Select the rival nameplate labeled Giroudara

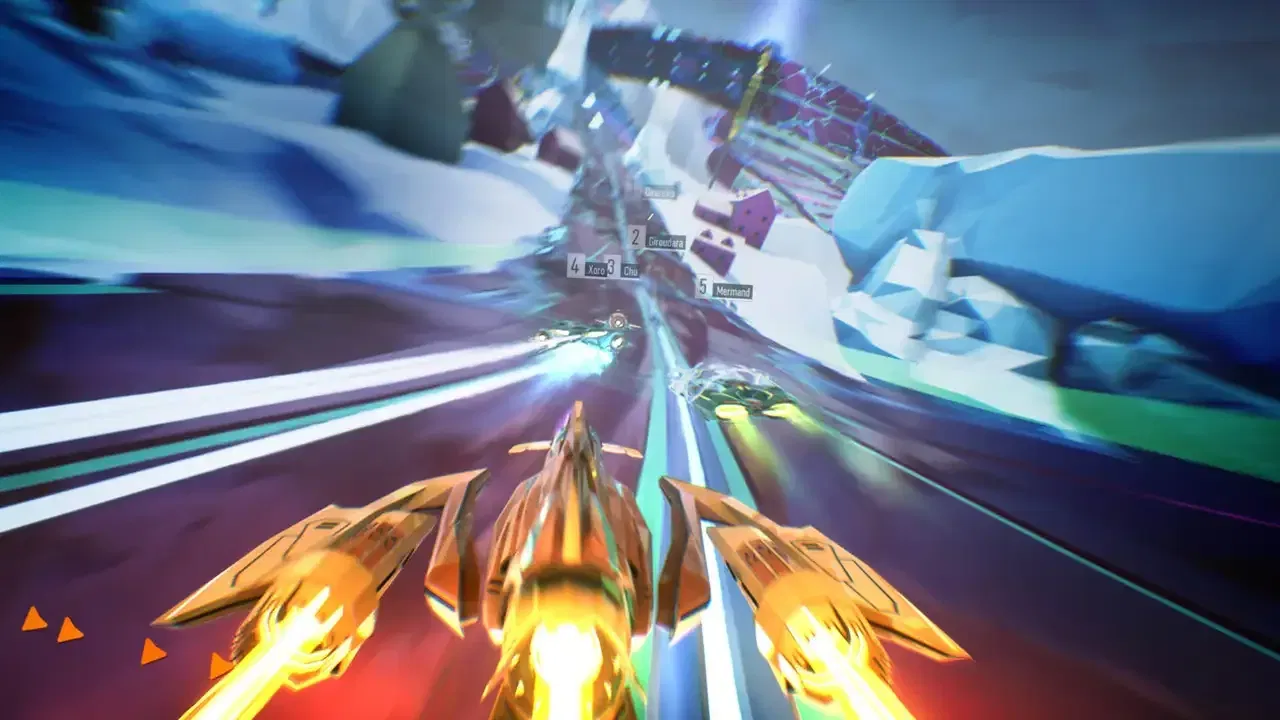666,242
